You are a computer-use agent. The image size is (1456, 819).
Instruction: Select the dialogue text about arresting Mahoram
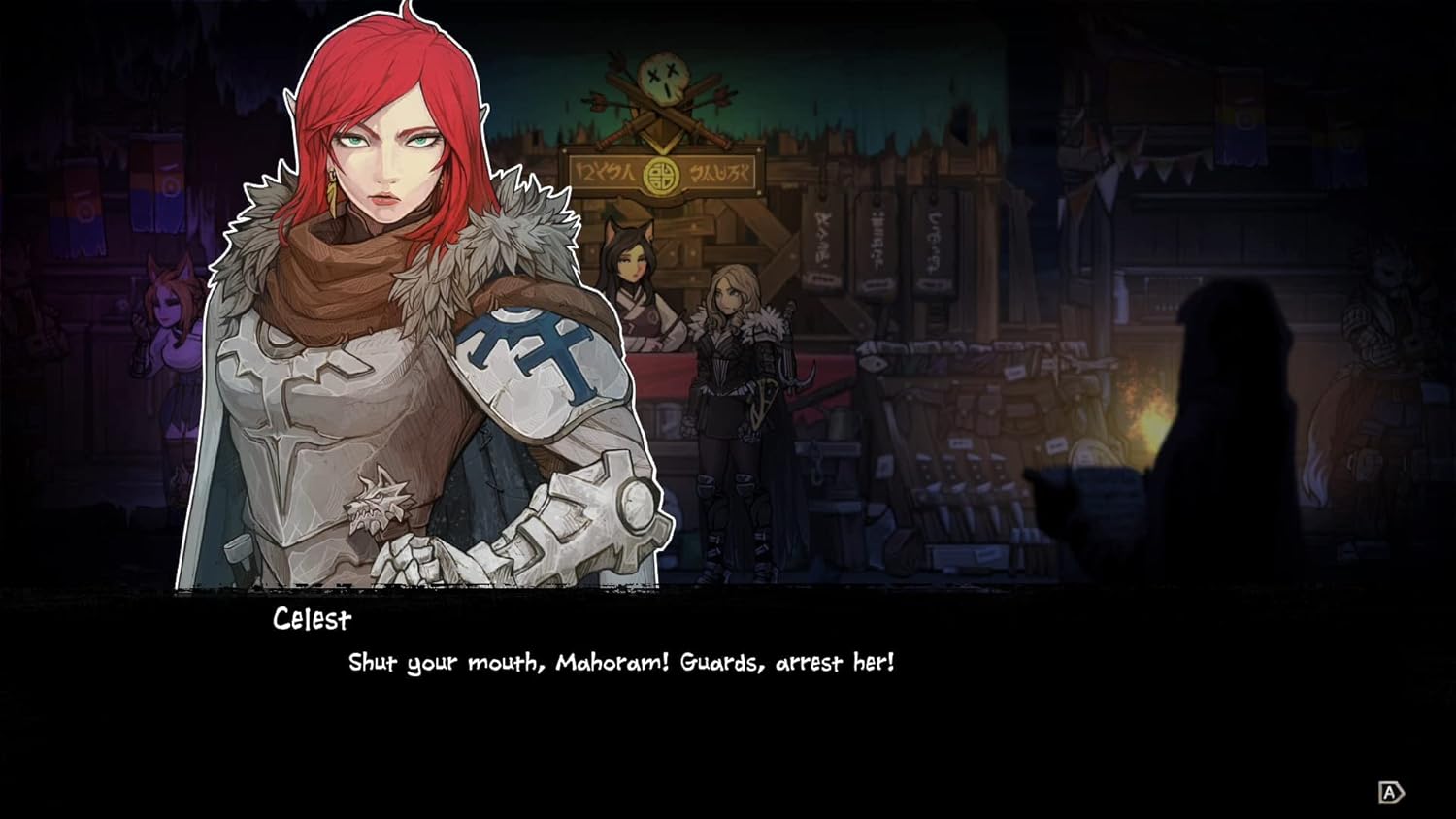tap(621, 663)
